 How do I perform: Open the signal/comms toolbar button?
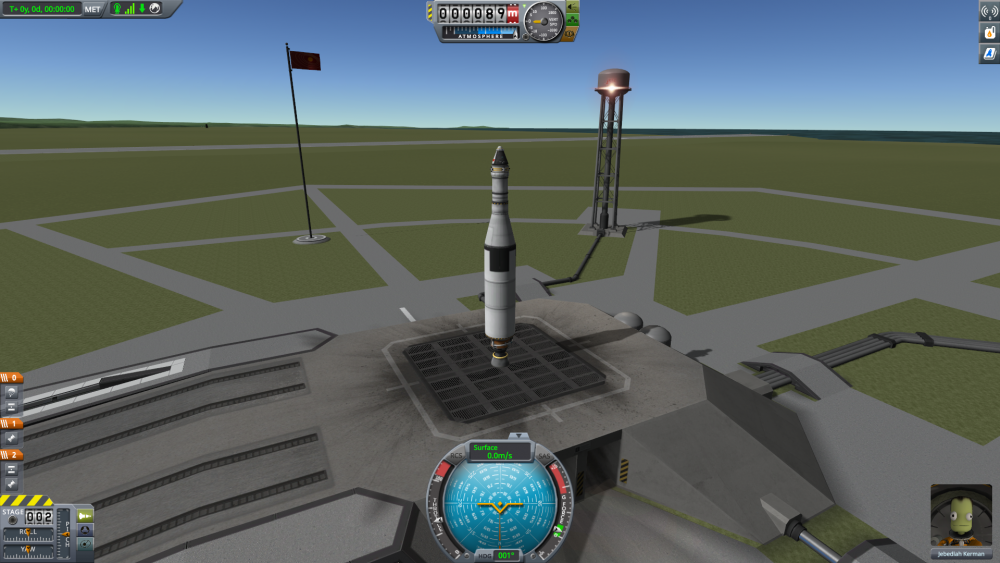[x=988, y=11]
